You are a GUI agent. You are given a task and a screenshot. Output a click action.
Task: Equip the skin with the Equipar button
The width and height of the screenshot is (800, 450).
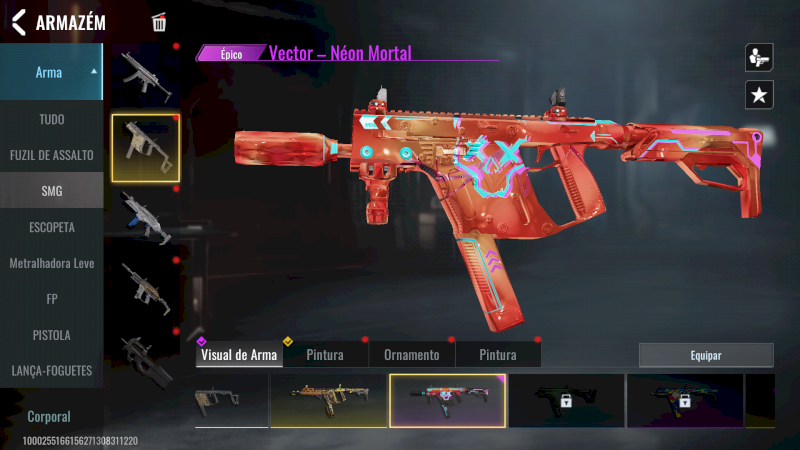coord(706,355)
